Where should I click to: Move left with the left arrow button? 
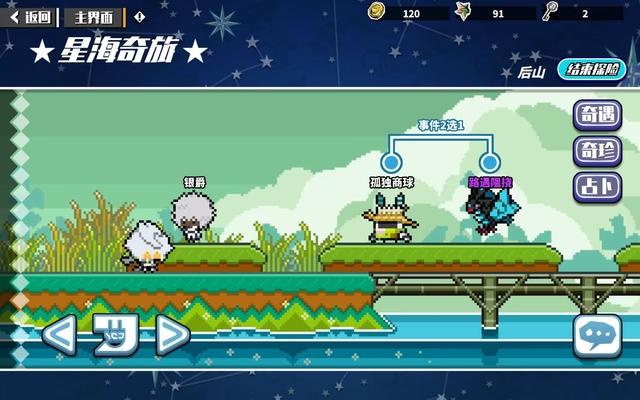pyautogui.click(x=58, y=336)
